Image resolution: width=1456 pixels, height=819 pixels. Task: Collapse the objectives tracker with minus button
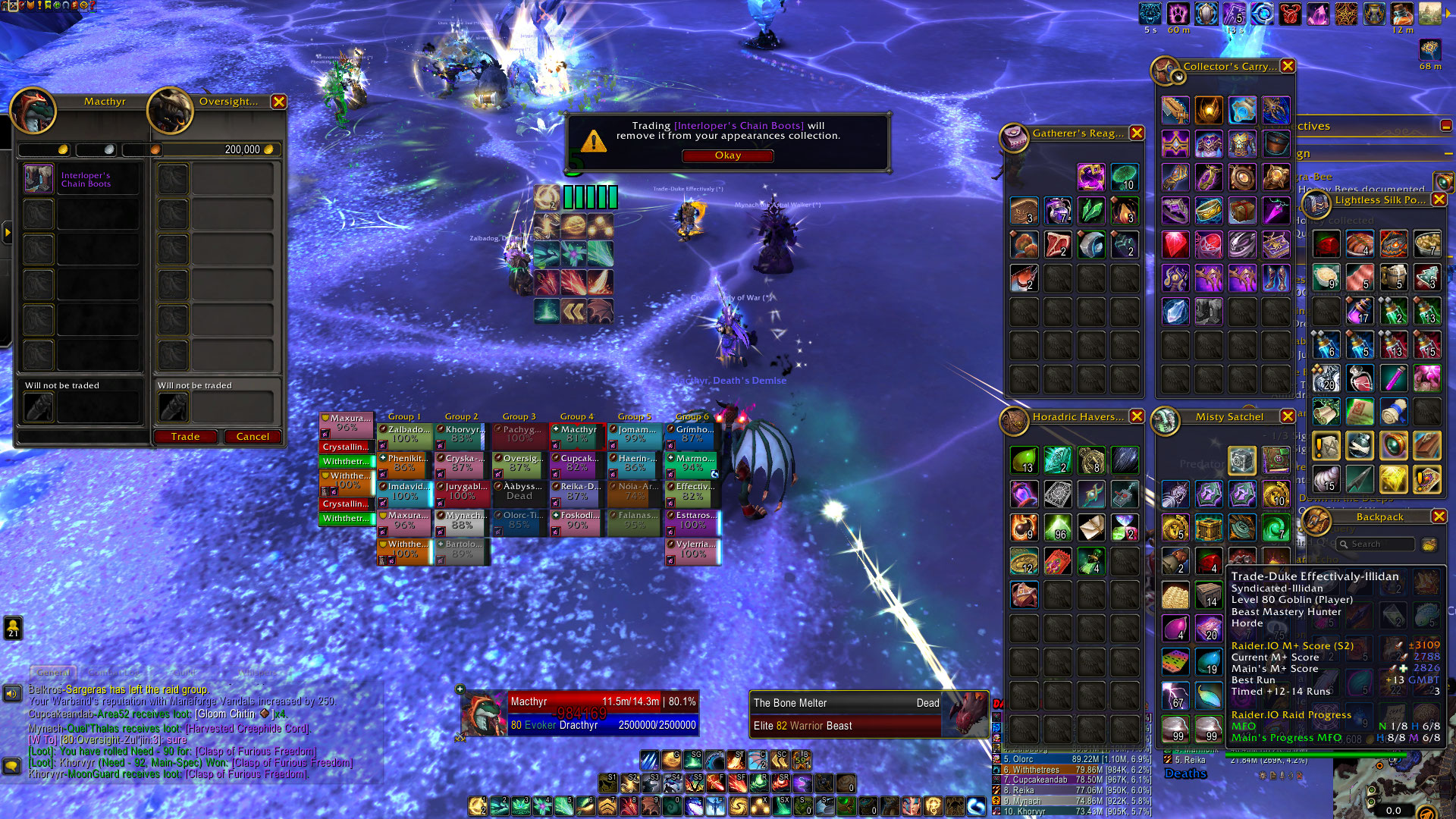click(1446, 126)
